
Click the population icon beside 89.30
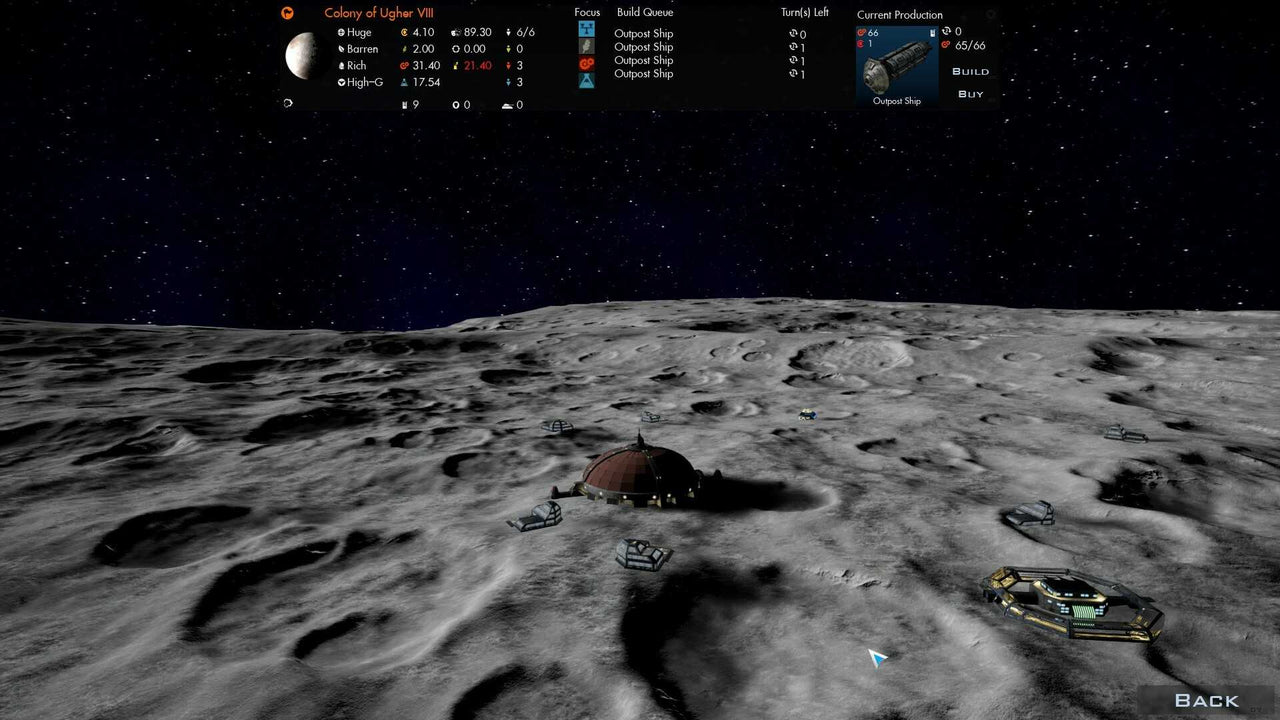456,32
